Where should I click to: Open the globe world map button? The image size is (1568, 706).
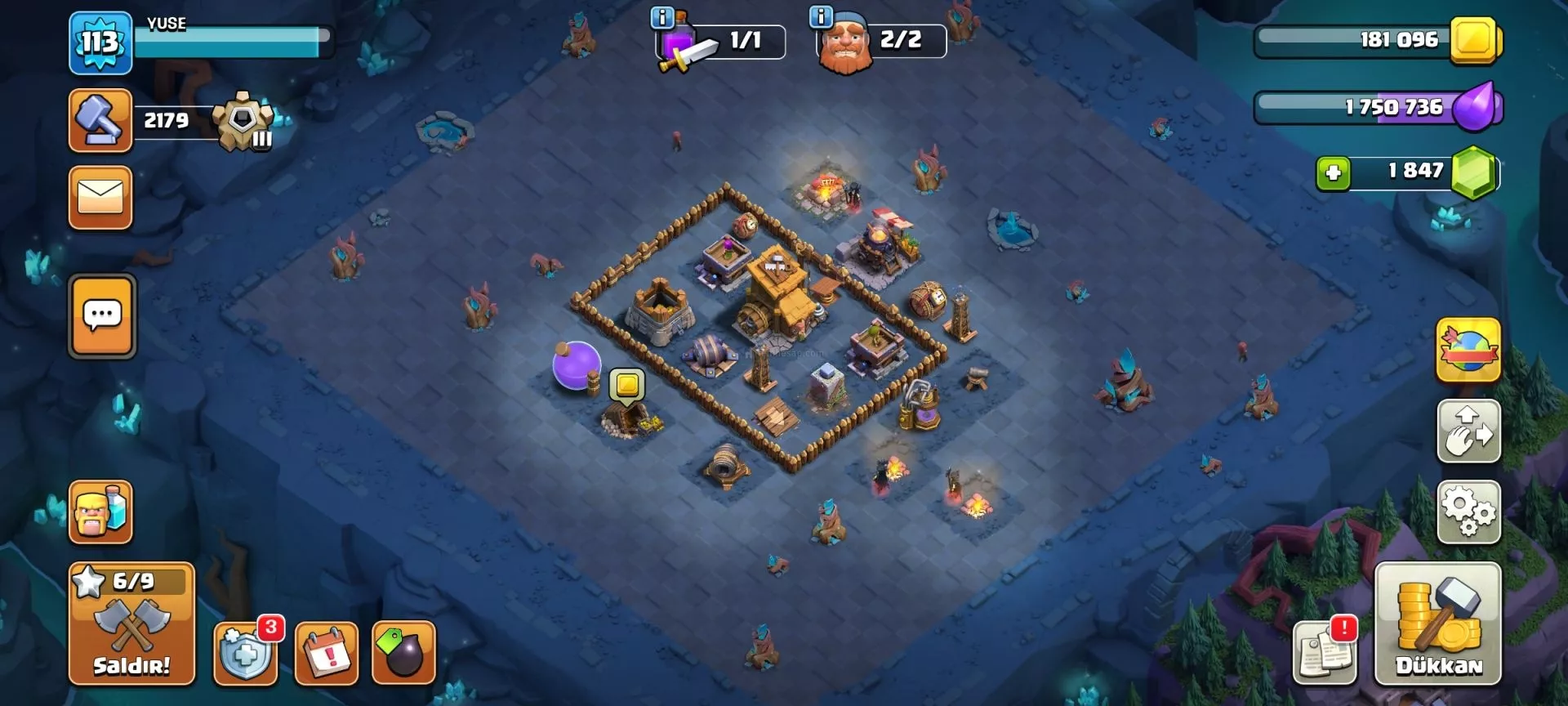[1468, 351]
